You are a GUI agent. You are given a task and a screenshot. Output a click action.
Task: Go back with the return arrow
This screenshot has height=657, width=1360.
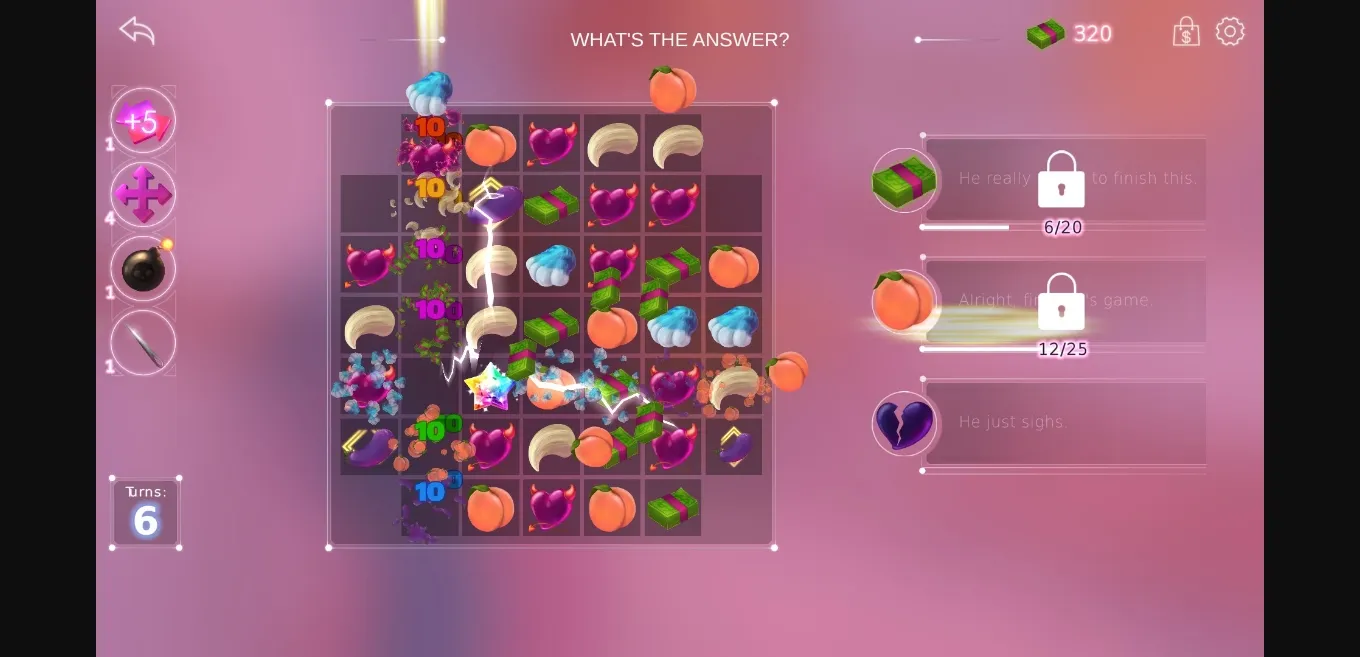(137, 30)
